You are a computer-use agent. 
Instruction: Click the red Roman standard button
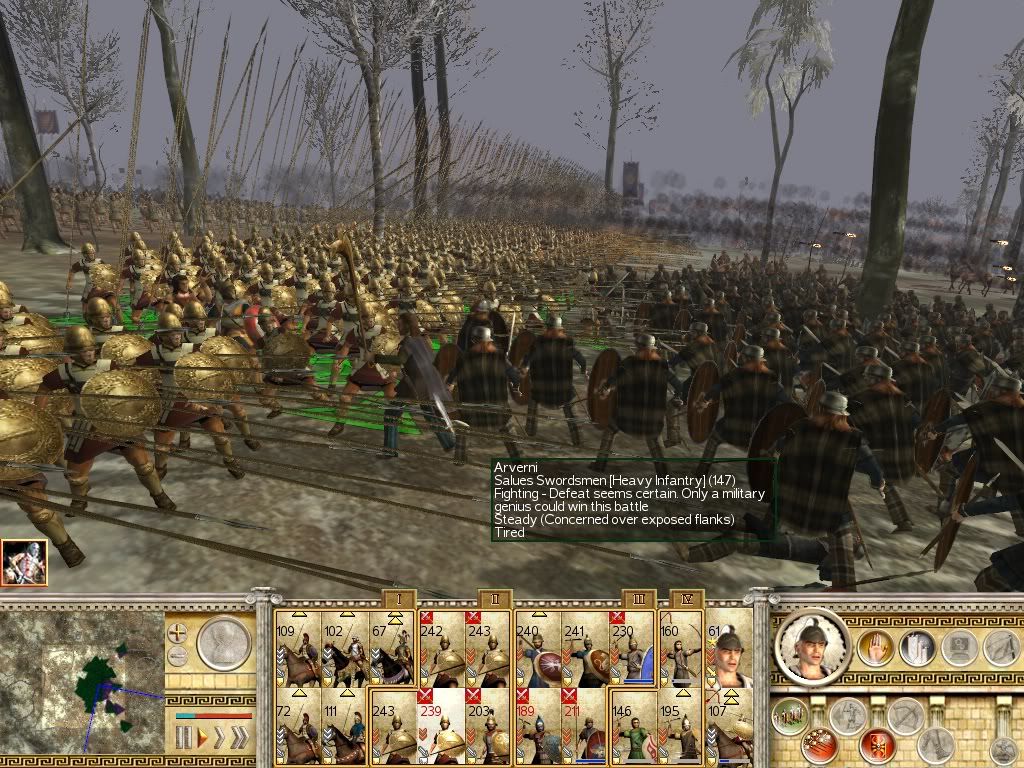point(876,744)
